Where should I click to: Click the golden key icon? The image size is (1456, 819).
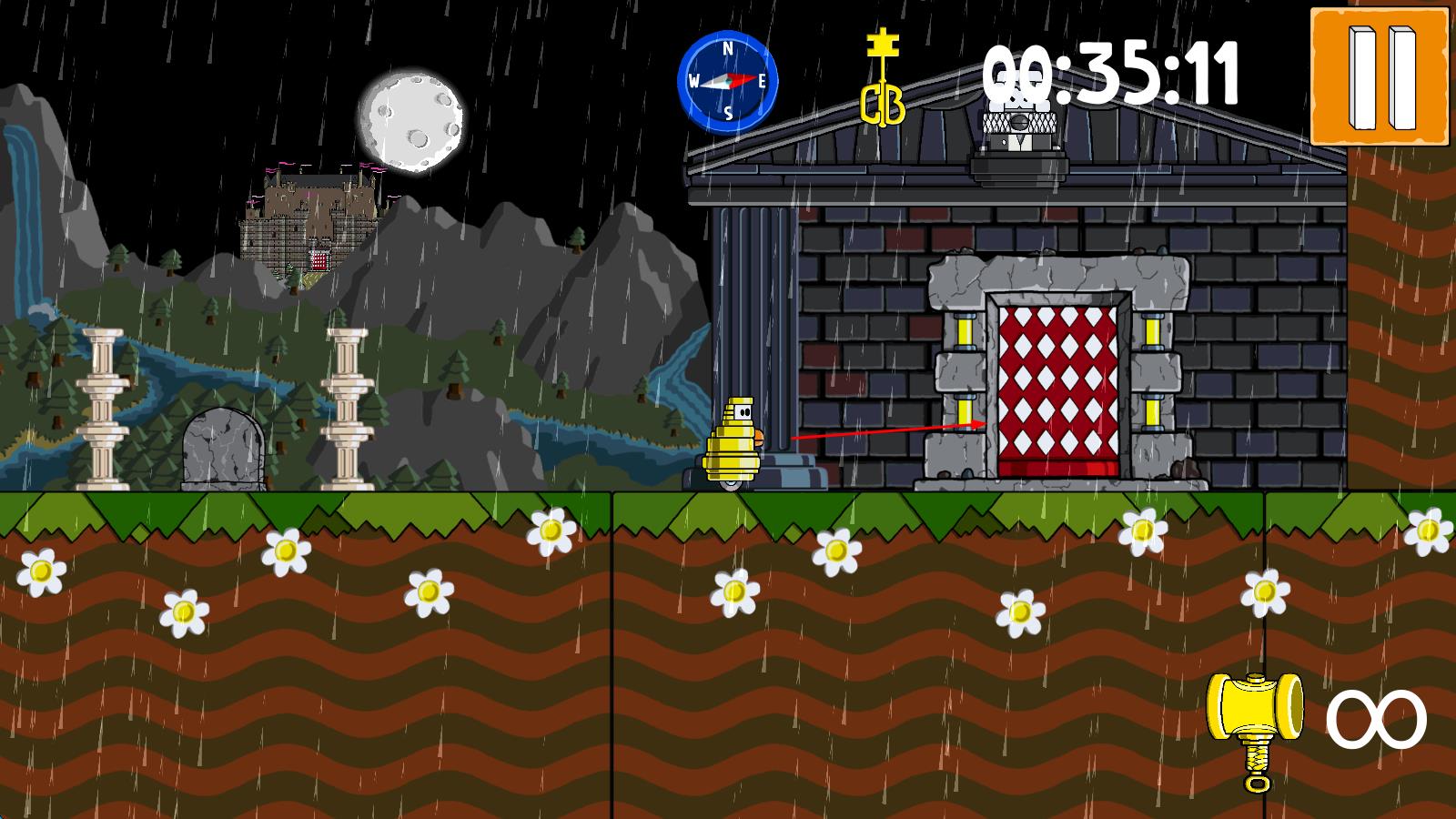883,80
